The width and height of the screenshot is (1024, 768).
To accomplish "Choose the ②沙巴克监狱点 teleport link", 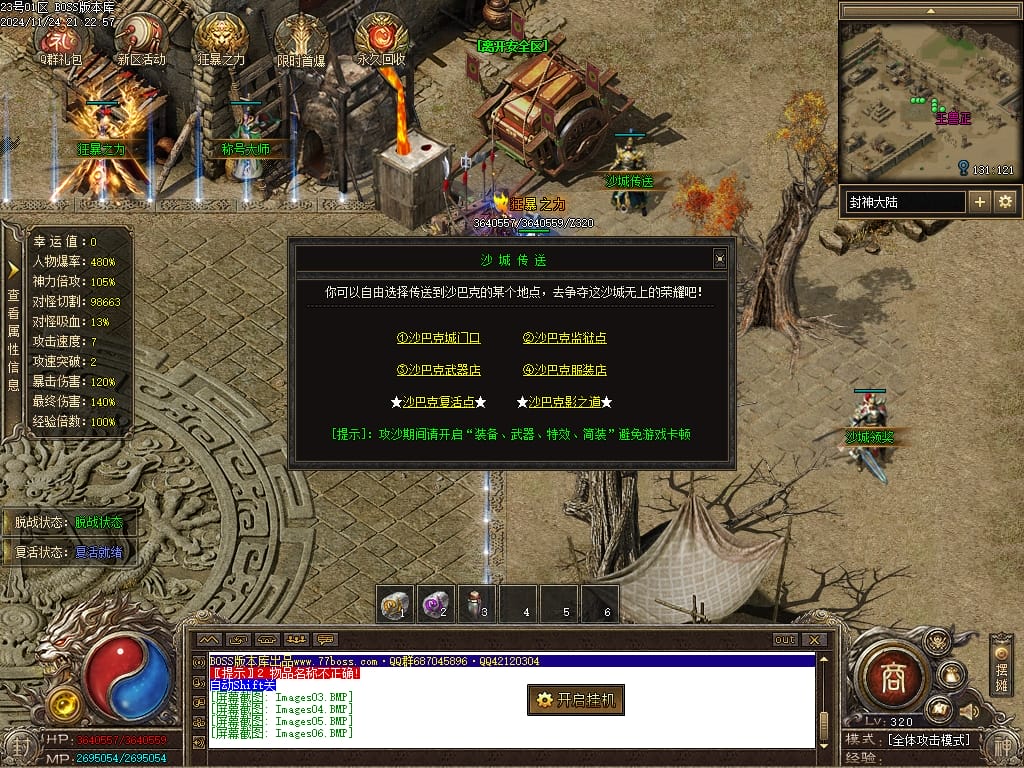I will pos(564,338).
